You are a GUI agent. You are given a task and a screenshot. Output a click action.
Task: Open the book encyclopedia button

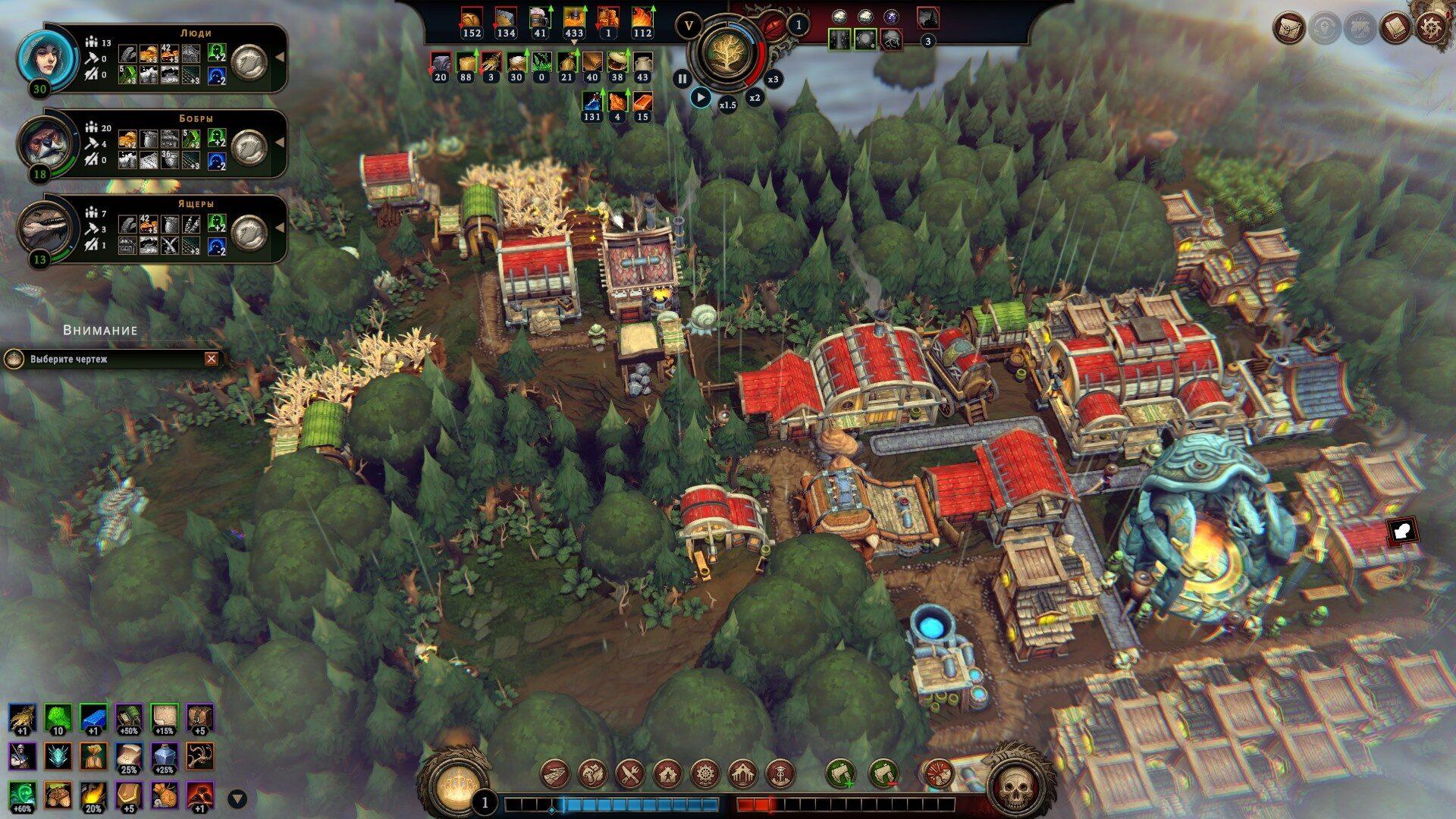pyautogui.click(x=1395, y=28)
